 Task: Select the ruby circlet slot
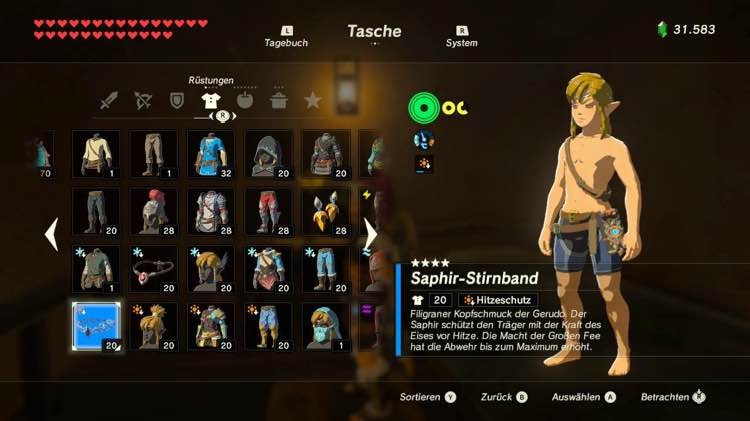click(153, 269)
